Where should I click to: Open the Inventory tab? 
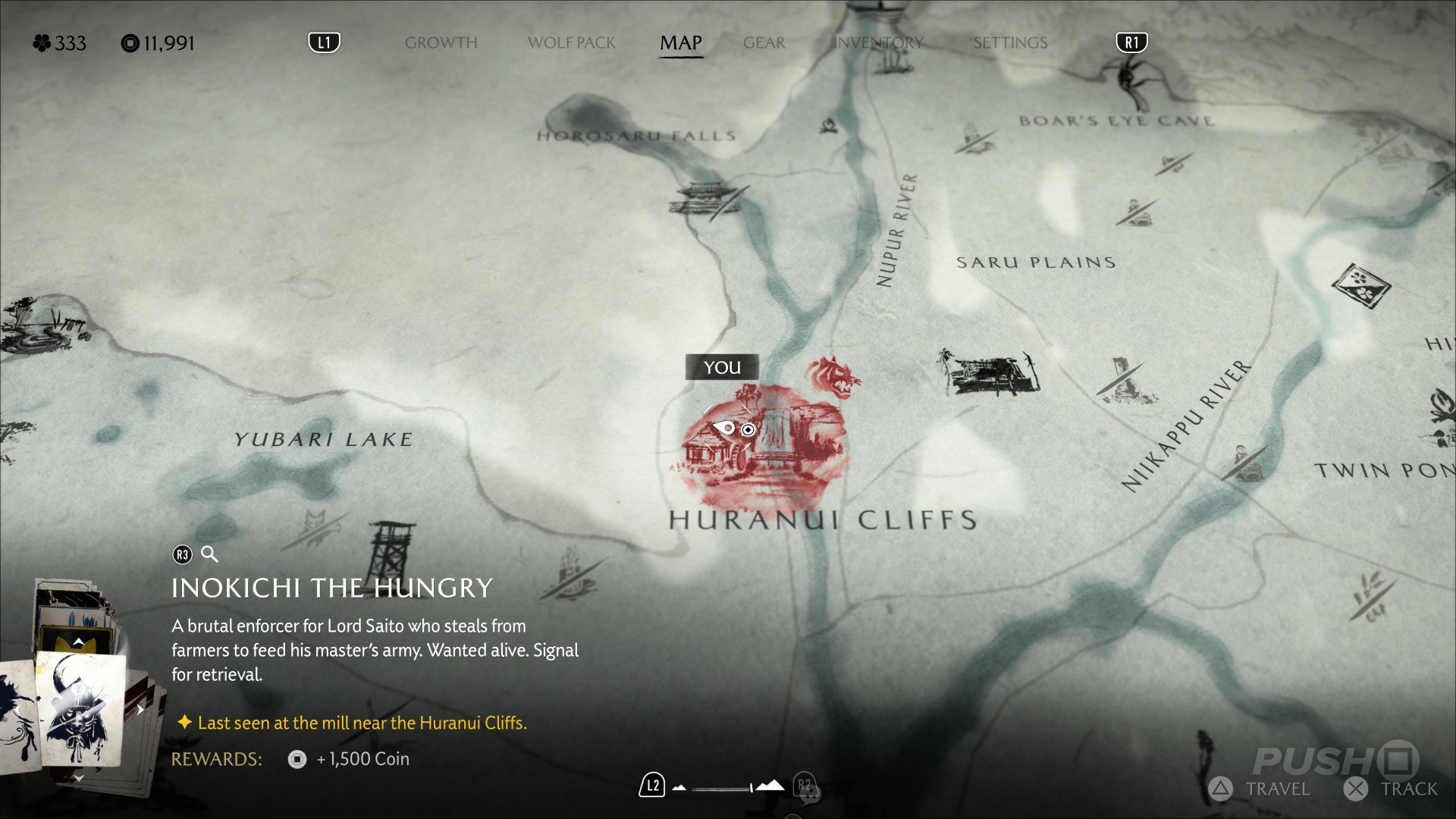(877, 42)
